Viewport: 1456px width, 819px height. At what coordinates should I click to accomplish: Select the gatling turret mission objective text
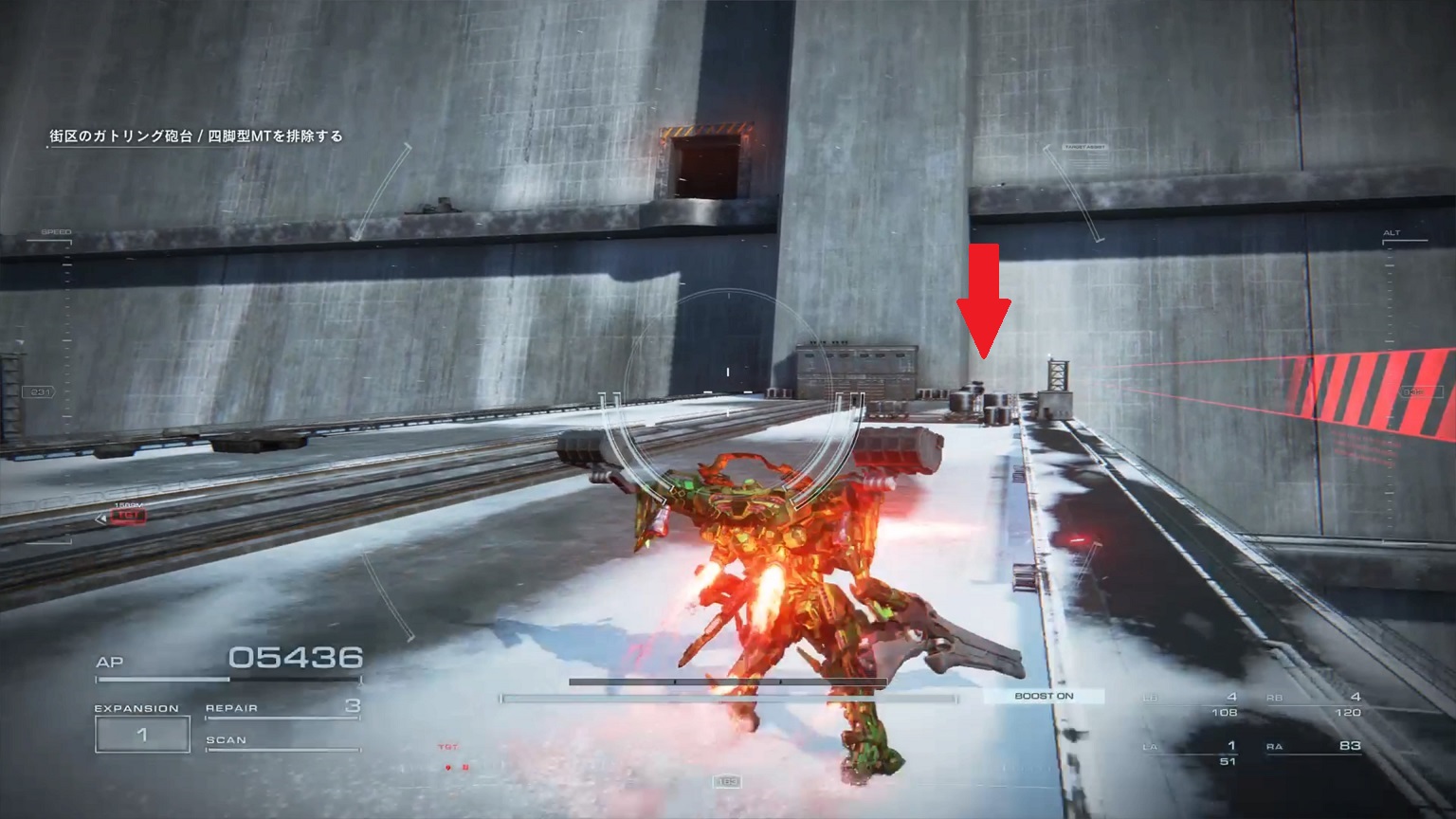pyautogui.click(x=196, y=136)
